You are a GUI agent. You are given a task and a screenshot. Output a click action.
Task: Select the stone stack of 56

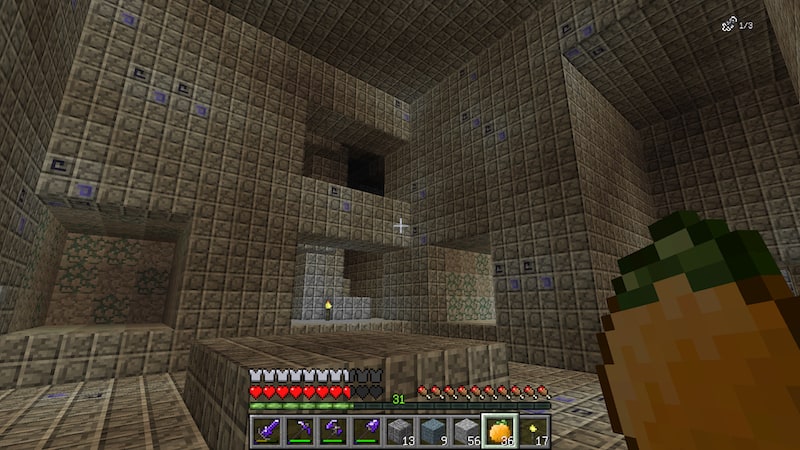466,430
